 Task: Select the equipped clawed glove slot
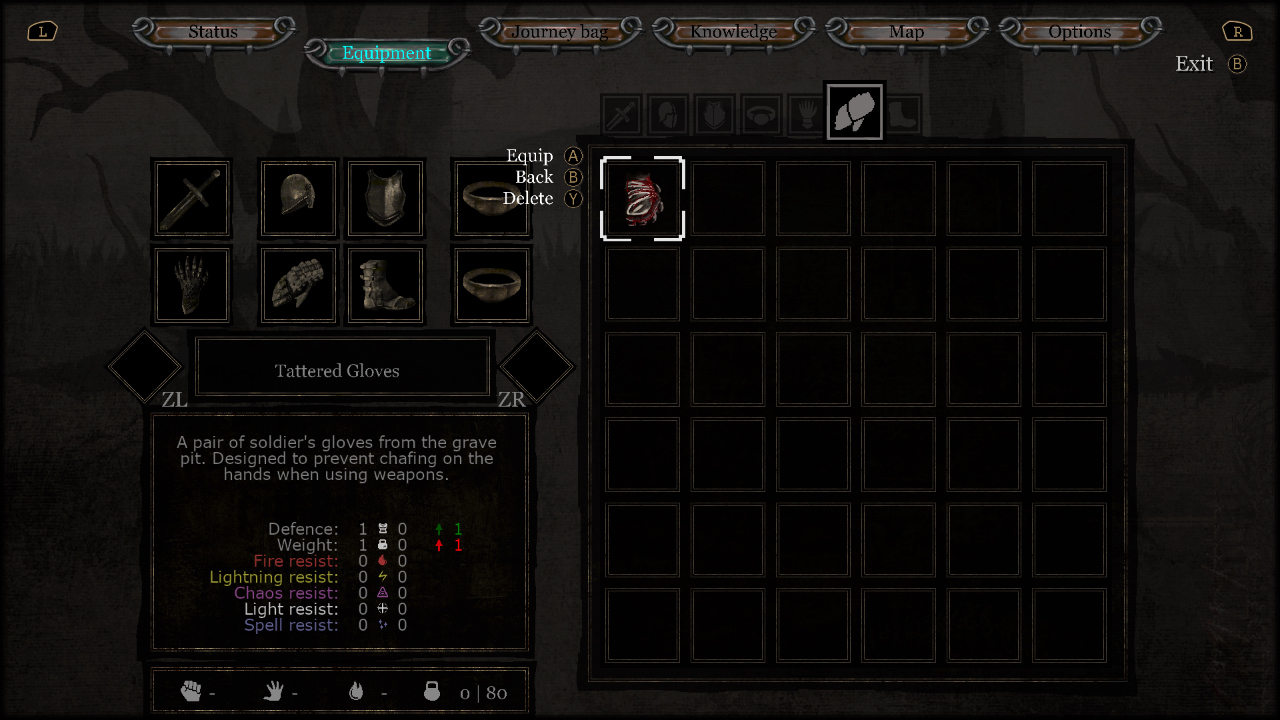coord(192,285)
